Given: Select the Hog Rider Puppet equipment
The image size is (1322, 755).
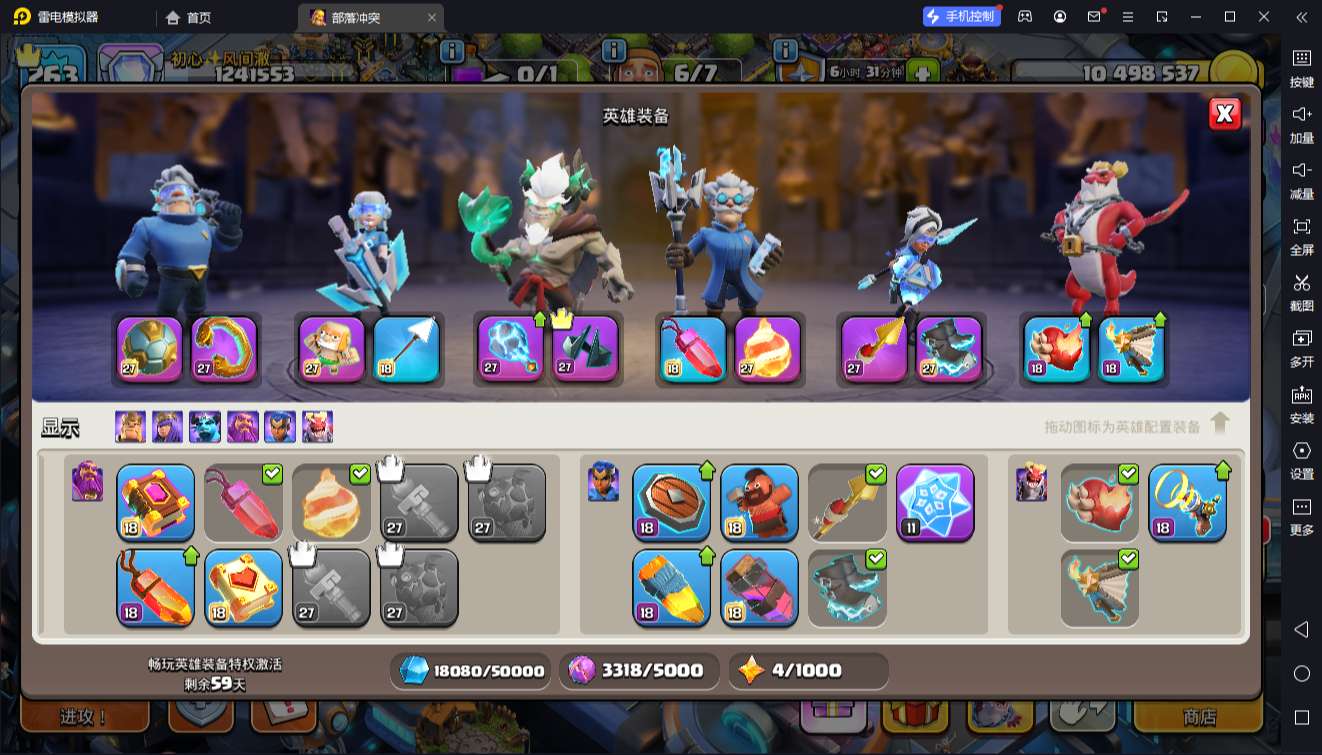Looking at the screenshot, I should (x=759, y=502).
